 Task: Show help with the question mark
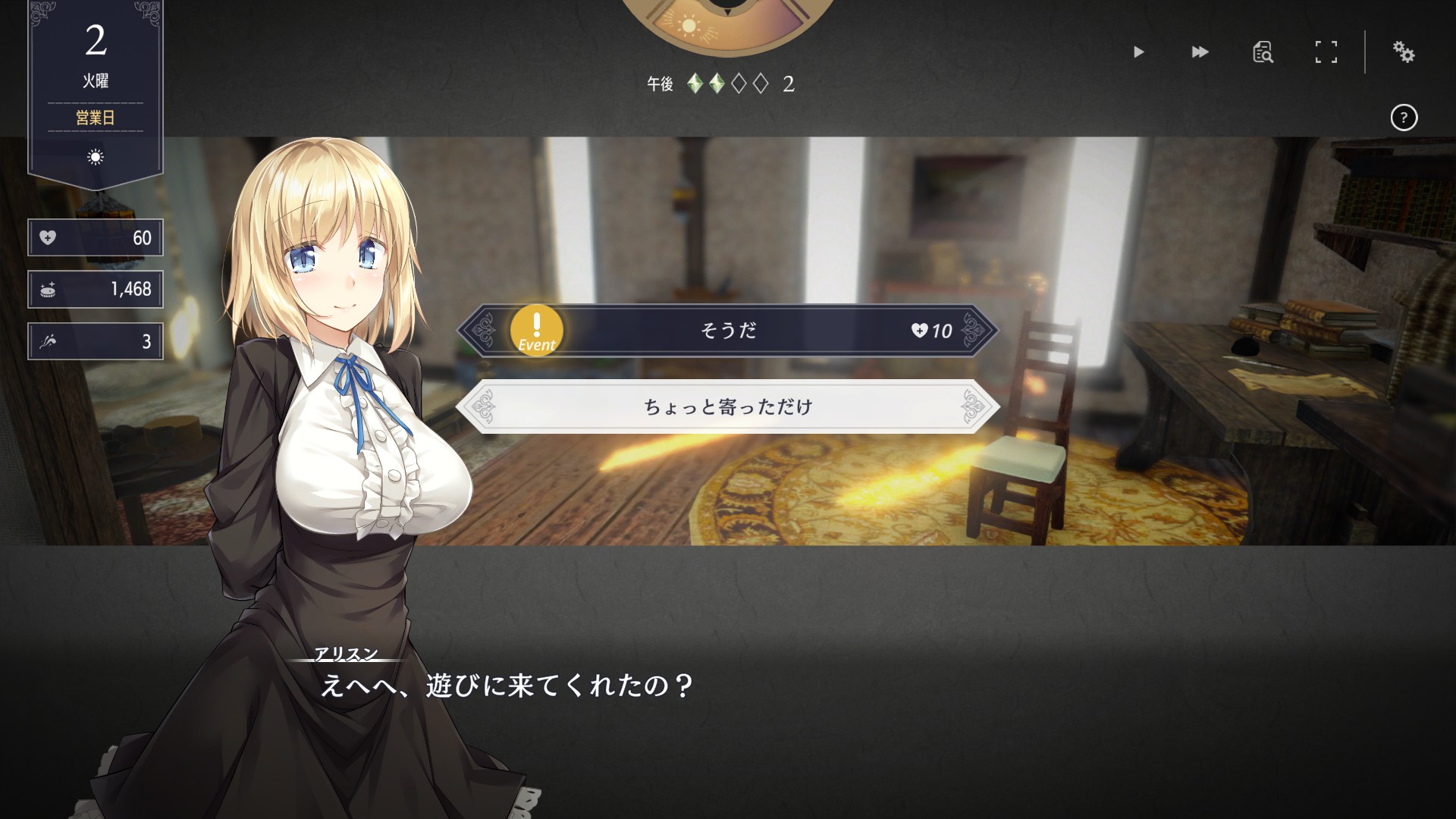click(x=1404, y=118)
